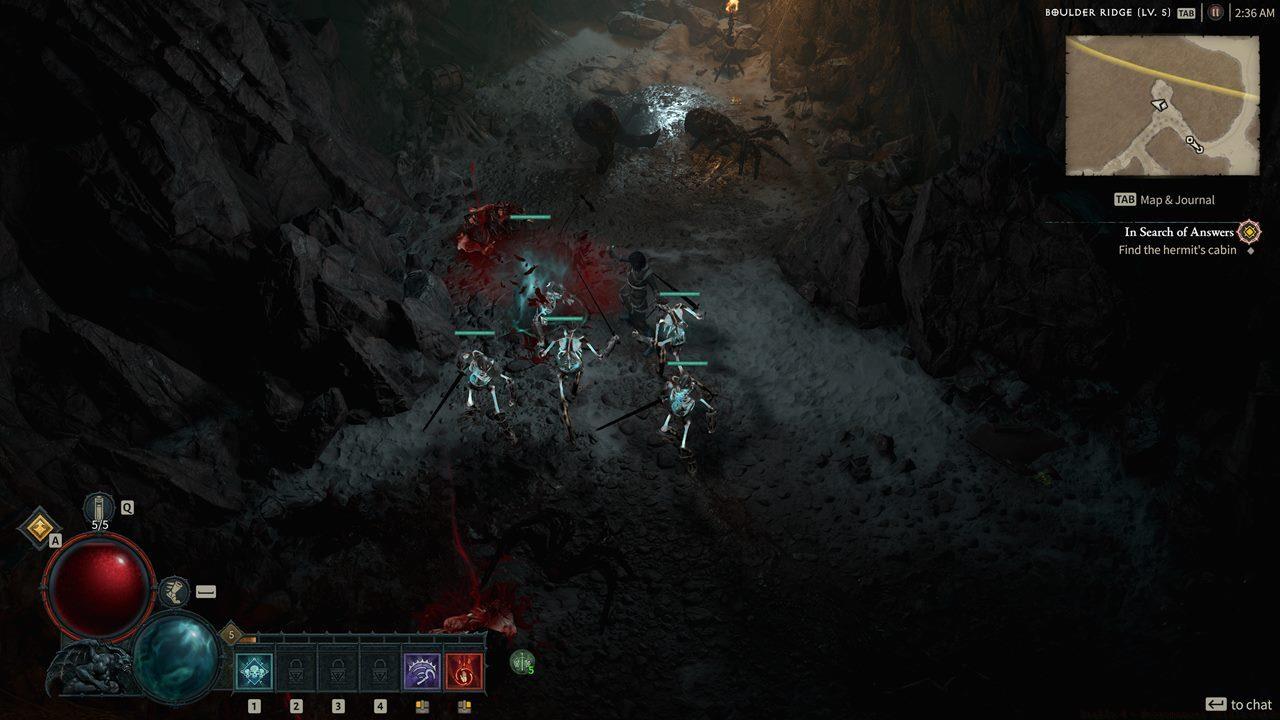The height and width of the screenshot is (720, 1280).
Task: Activate the skull skill in slot 1
Action: click(x=254, y=671)
